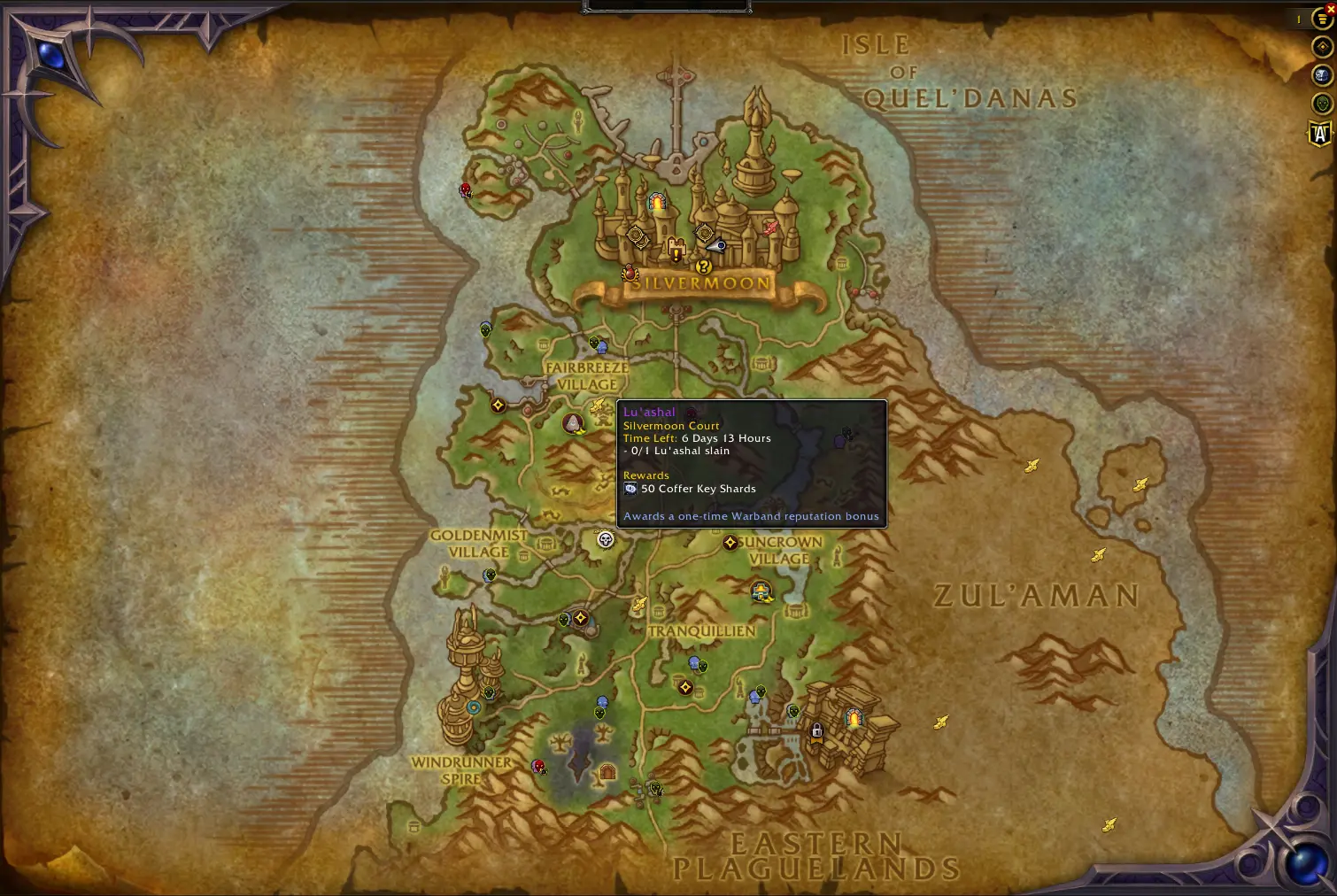This screenshot has height=896, width=1337.
Task: Select the yellow exclamation quest marker in Silvermoon
Action: click(676, 253)
